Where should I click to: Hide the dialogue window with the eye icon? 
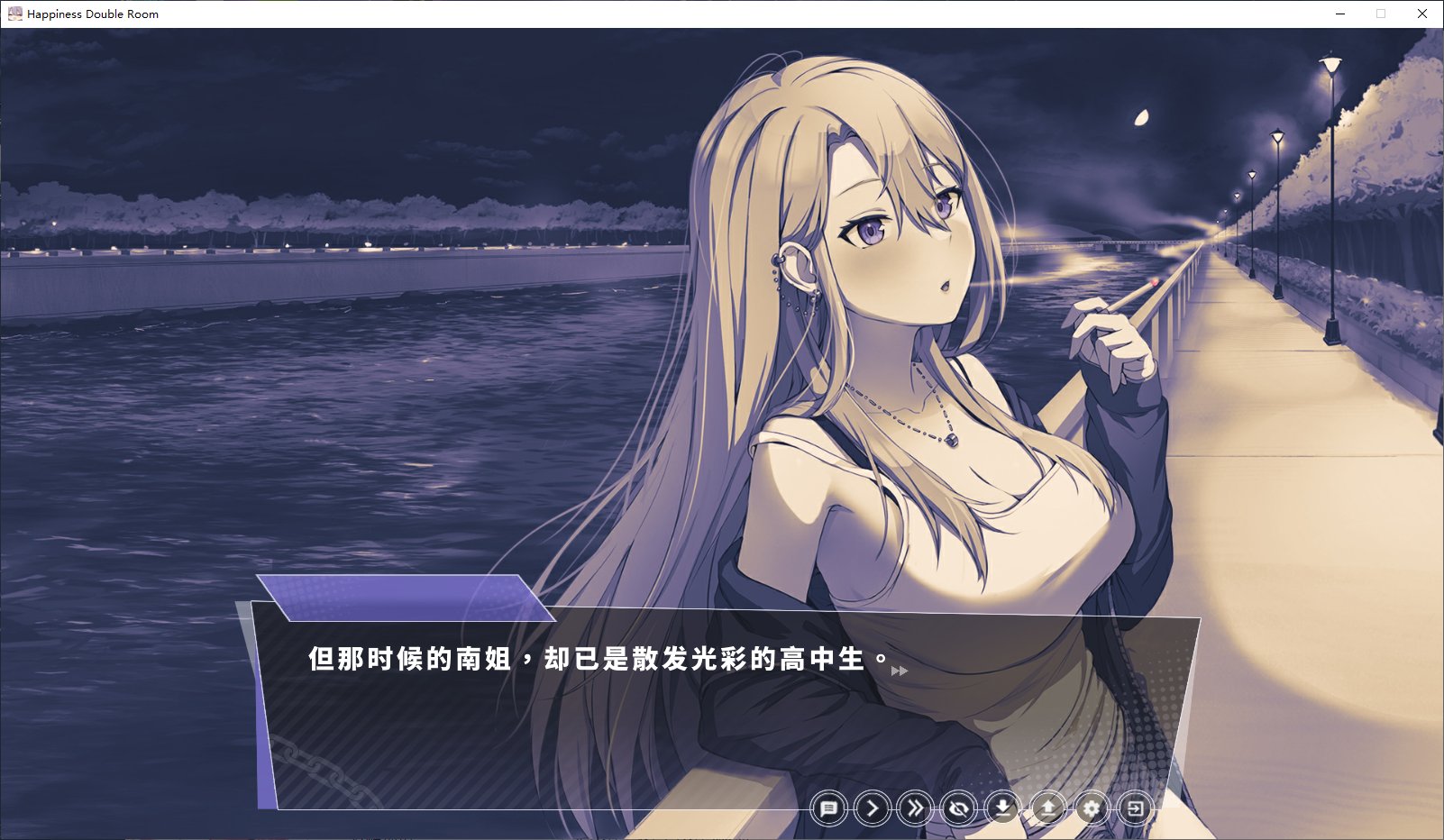958,809
